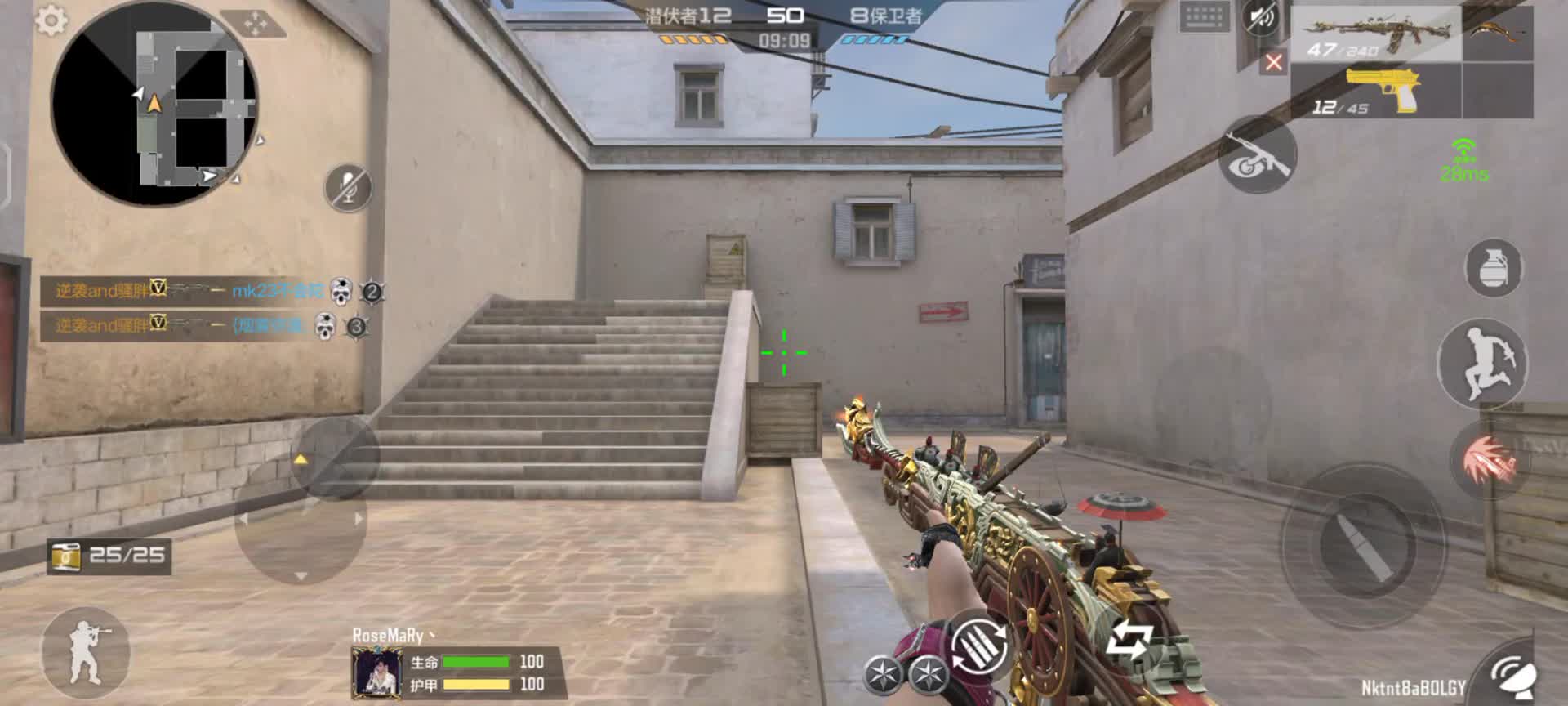Open the keyboard chat input
1568x706 pixels.
pos(1204,17)
